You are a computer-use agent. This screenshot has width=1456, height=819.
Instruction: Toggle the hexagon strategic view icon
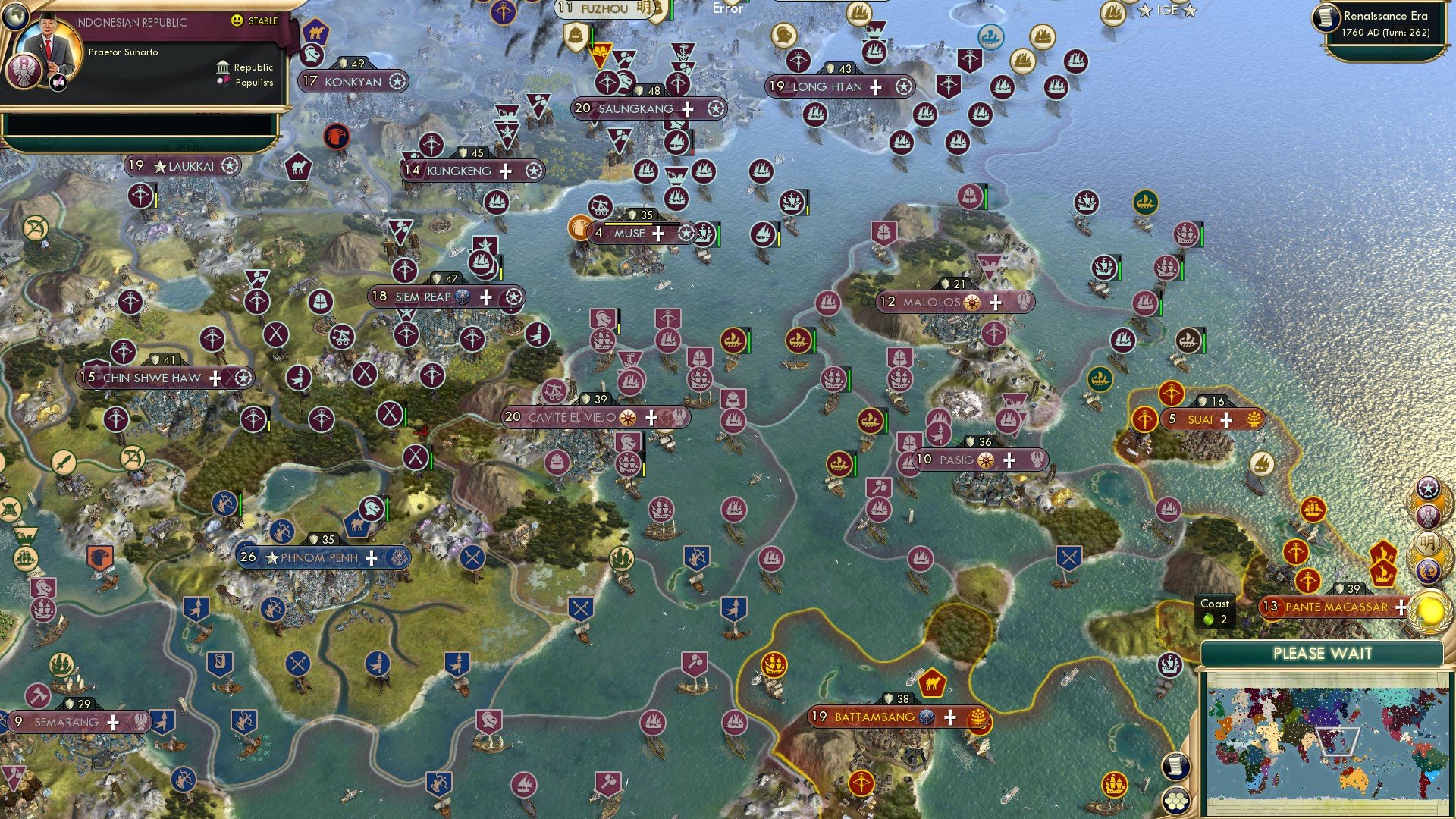[1178, 802]
